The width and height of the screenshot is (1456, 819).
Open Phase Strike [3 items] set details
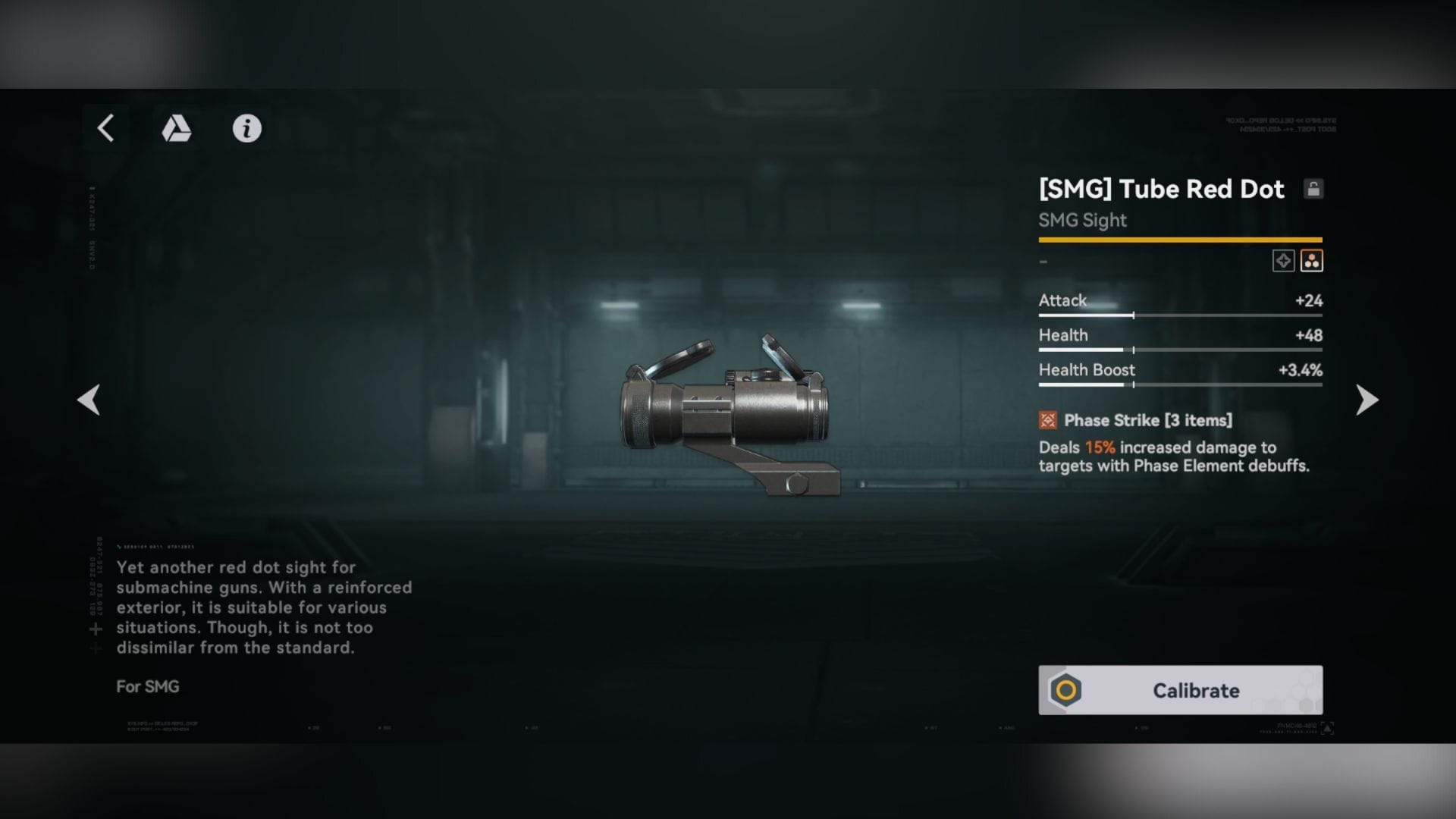[x=1148, y=419]
